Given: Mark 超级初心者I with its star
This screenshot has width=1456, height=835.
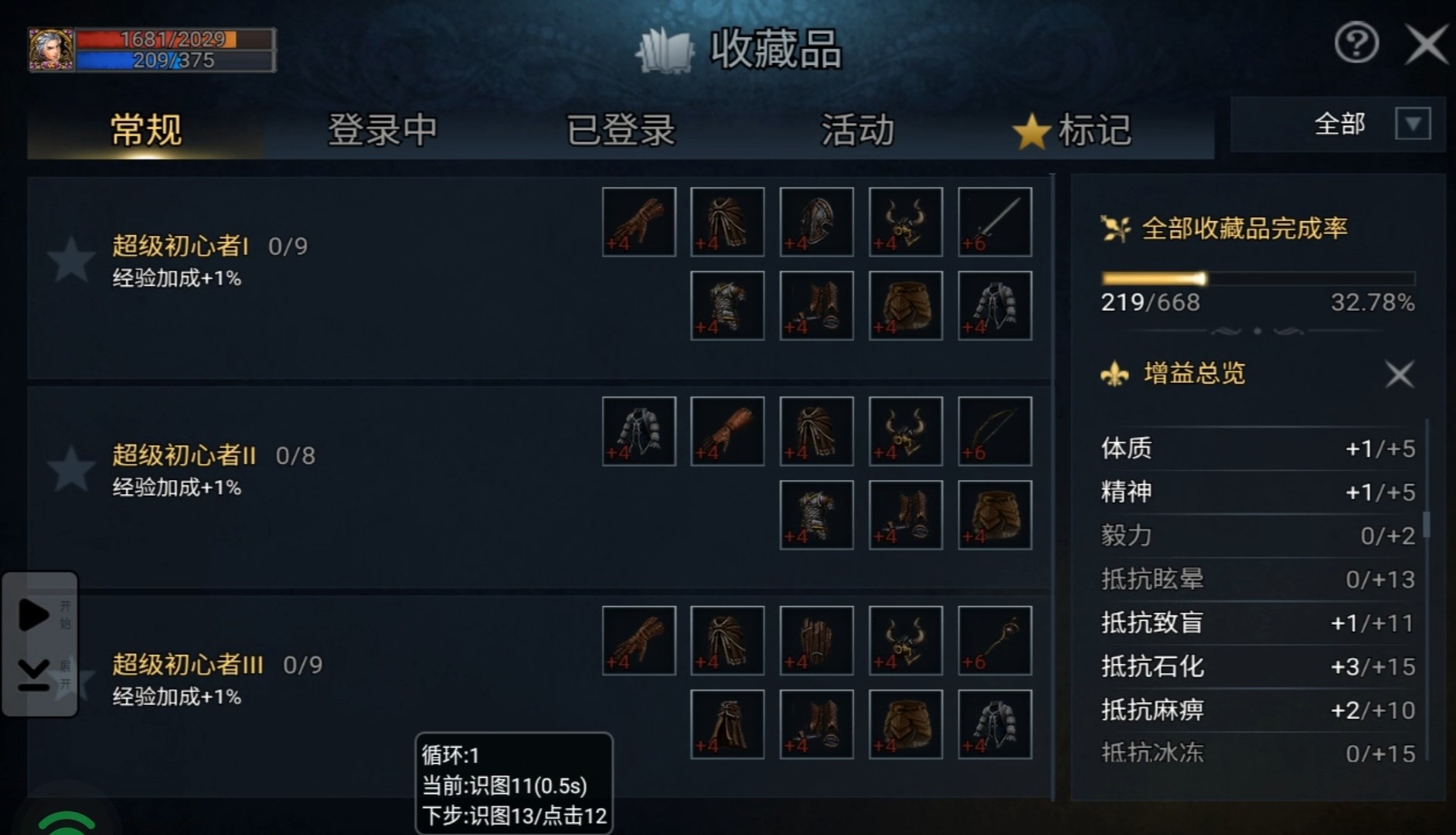Looking at the screenshot, I should 70,259.
